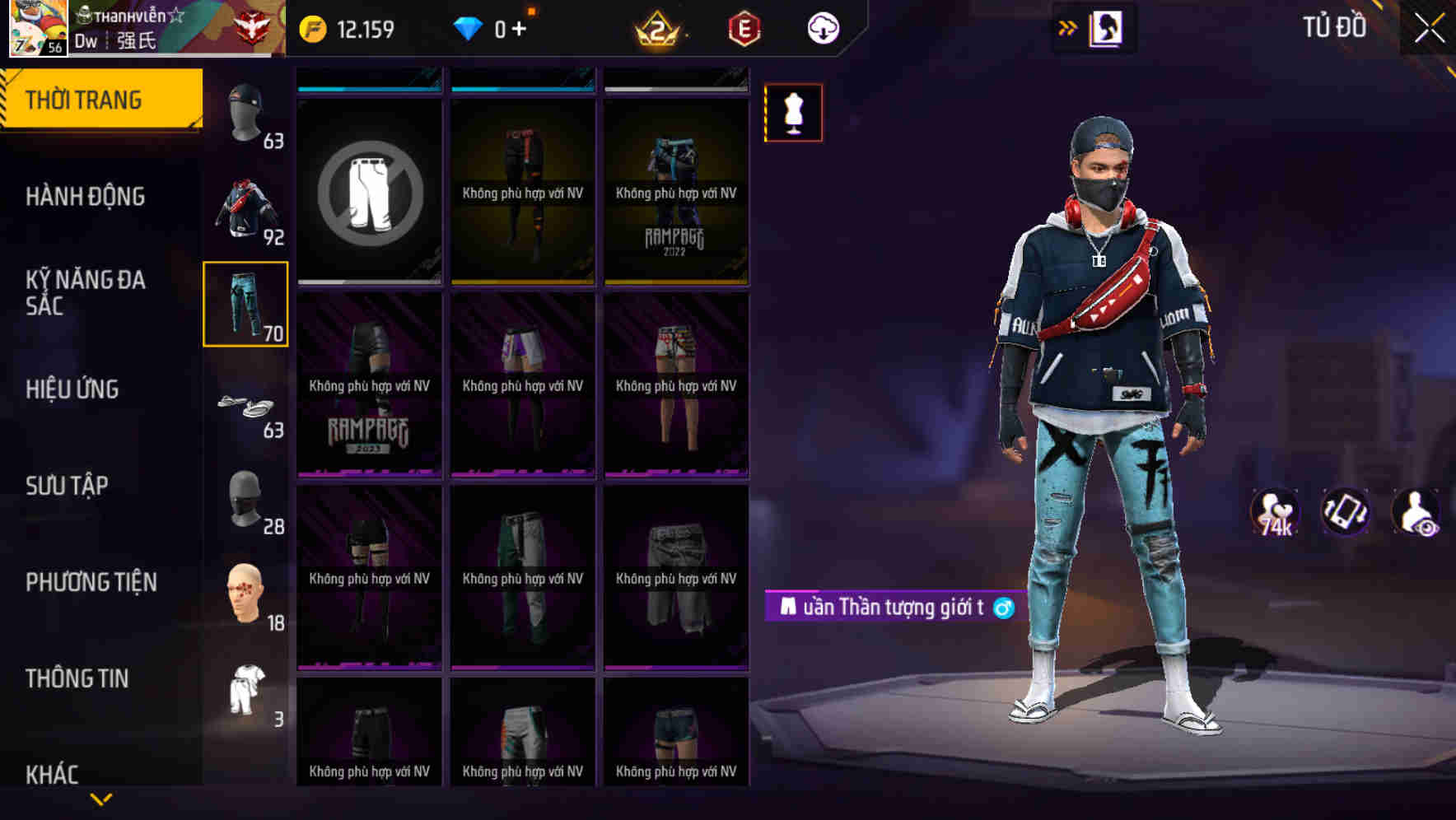Image resolution: width=1456 pixels, height=820 pixels.
Task: Open the gold coin balance display
Action: click(x=346, y=27)
